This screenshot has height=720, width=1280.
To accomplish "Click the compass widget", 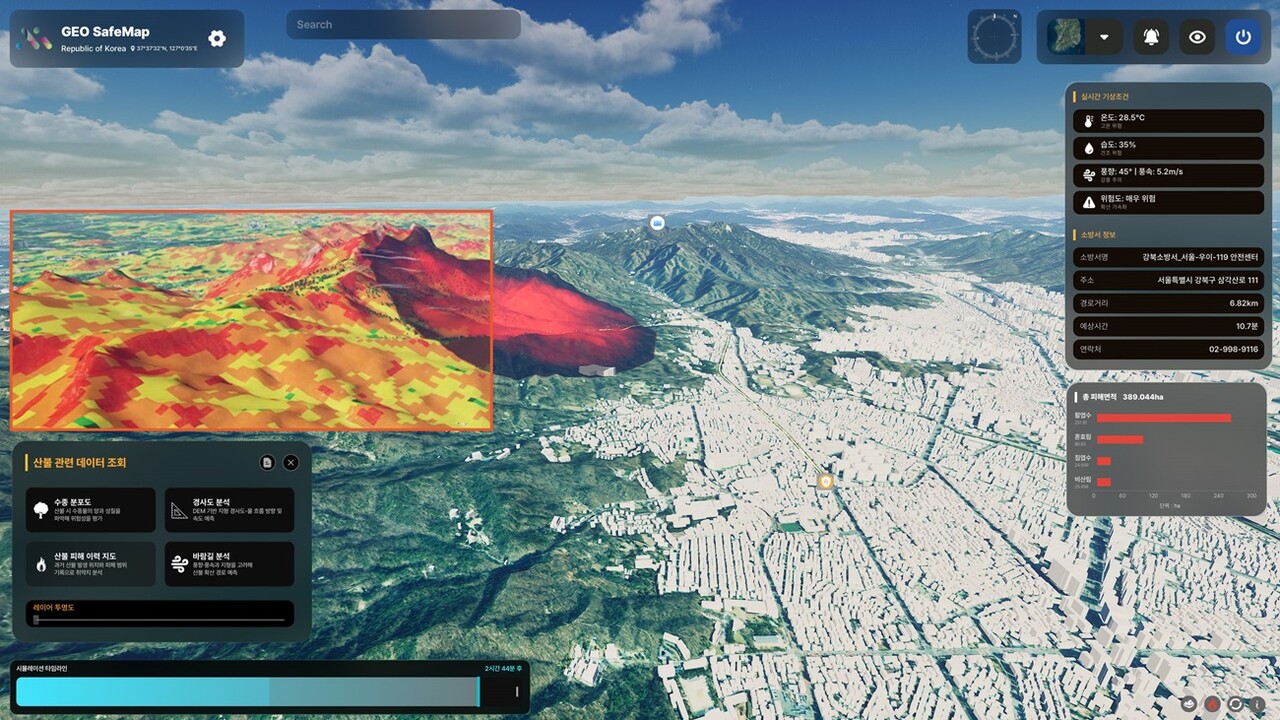I will click(994, 37).
